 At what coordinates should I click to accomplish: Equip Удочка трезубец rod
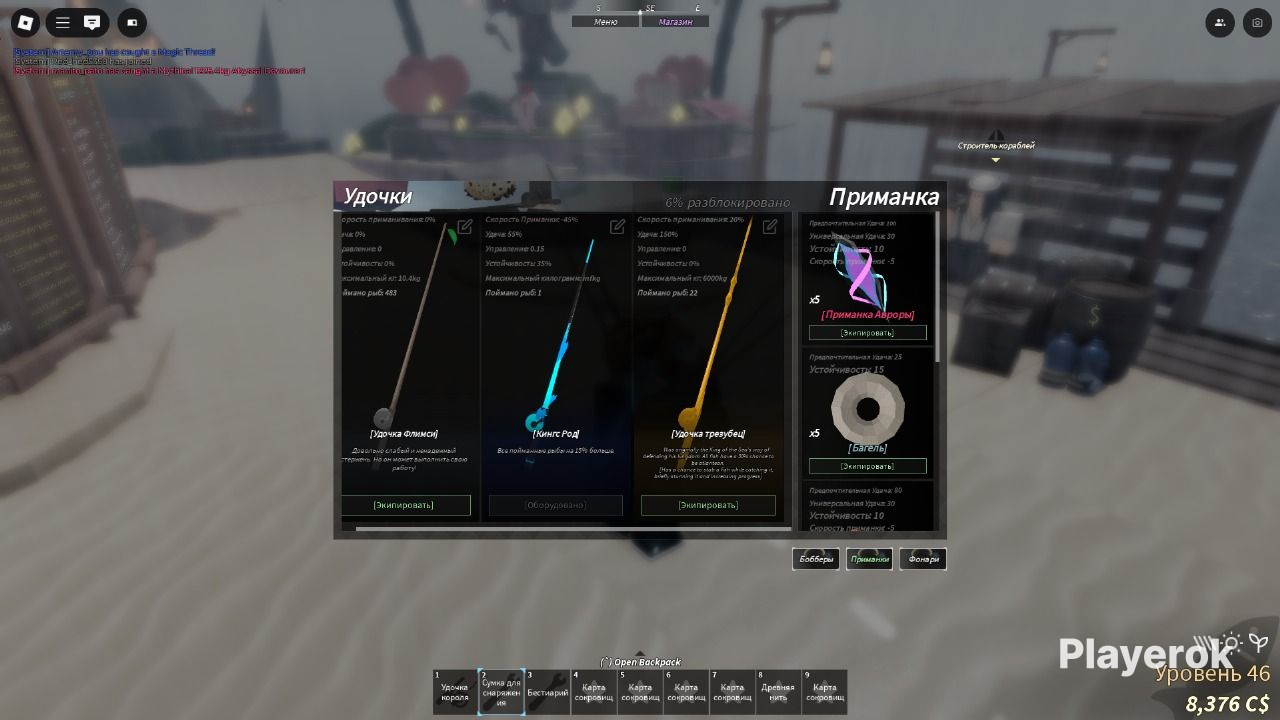709,505
